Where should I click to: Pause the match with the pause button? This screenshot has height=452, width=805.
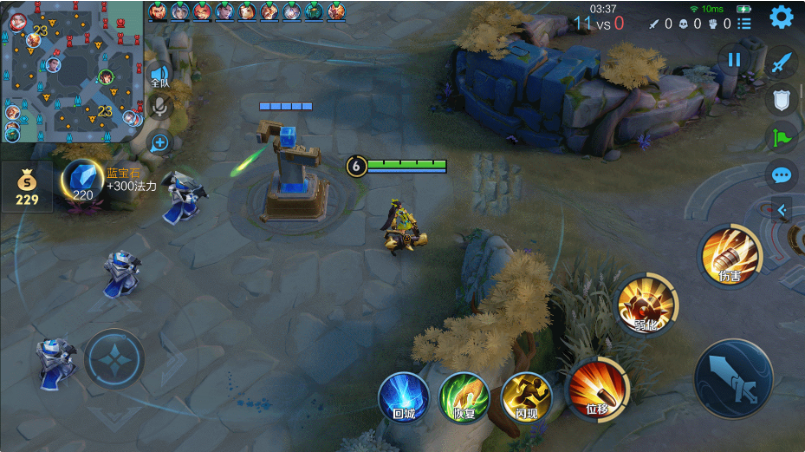tap(734, 59)
